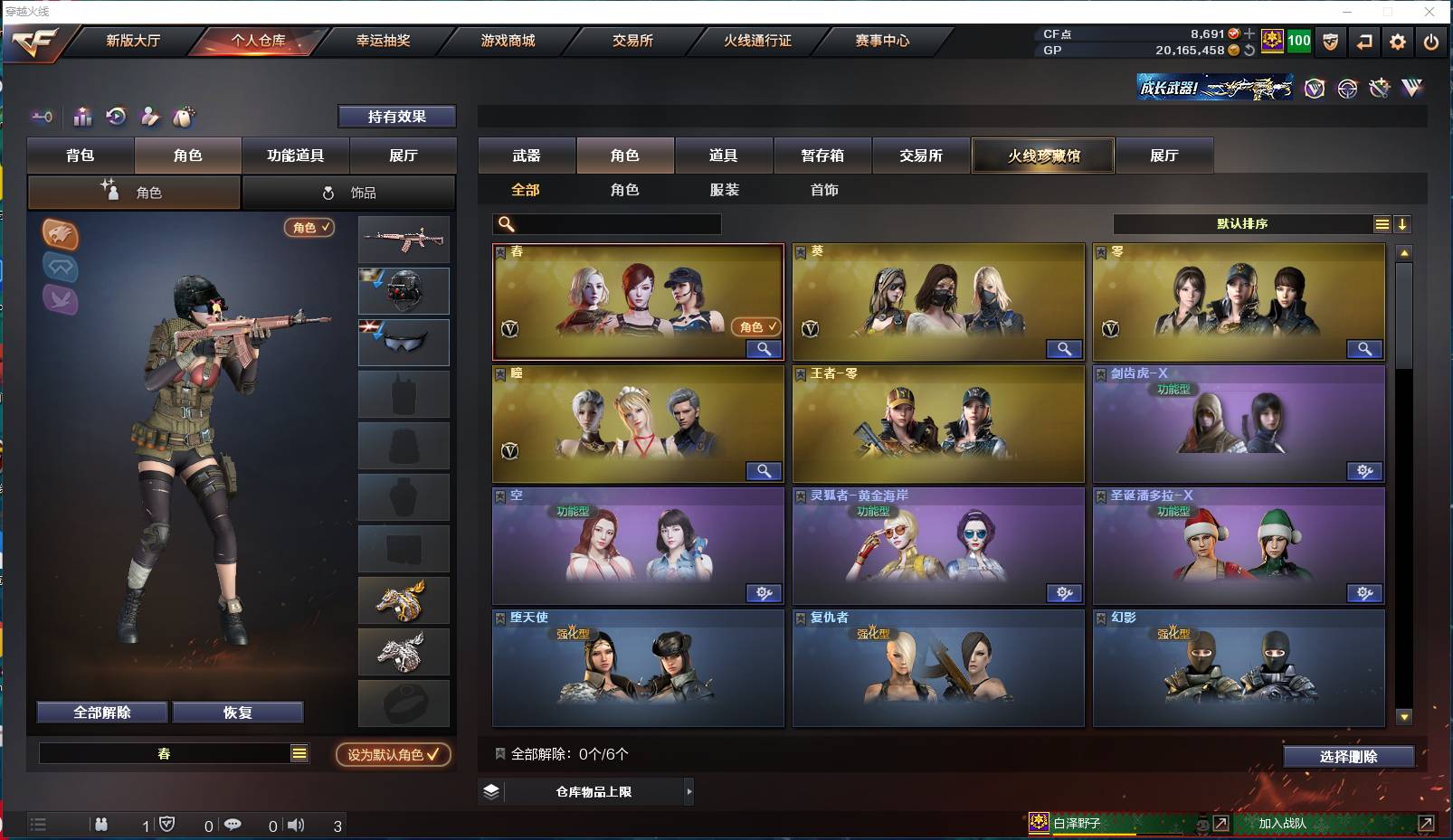1453x840 pixels.
Task: Click the speaker icon in the bottom status bar
Action: pyautogui.click(x=296, y=825)
